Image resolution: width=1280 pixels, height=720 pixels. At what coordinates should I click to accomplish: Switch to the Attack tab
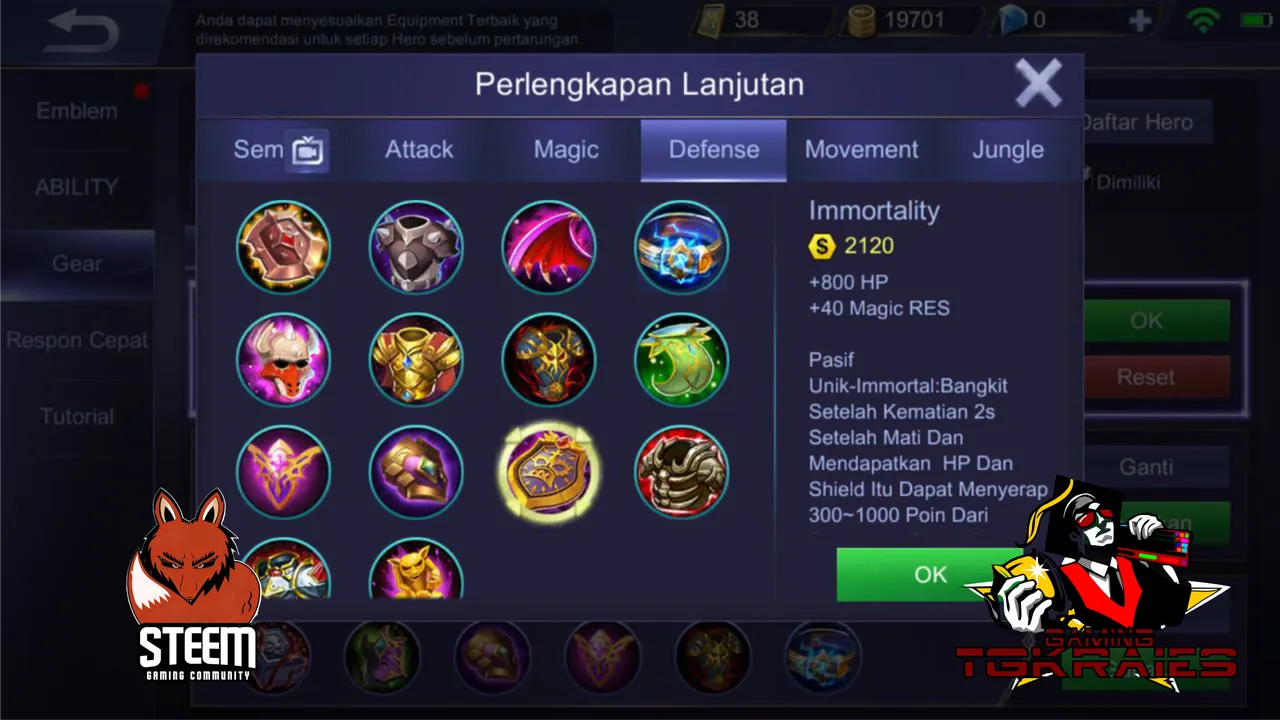click(x=419, y=150)
